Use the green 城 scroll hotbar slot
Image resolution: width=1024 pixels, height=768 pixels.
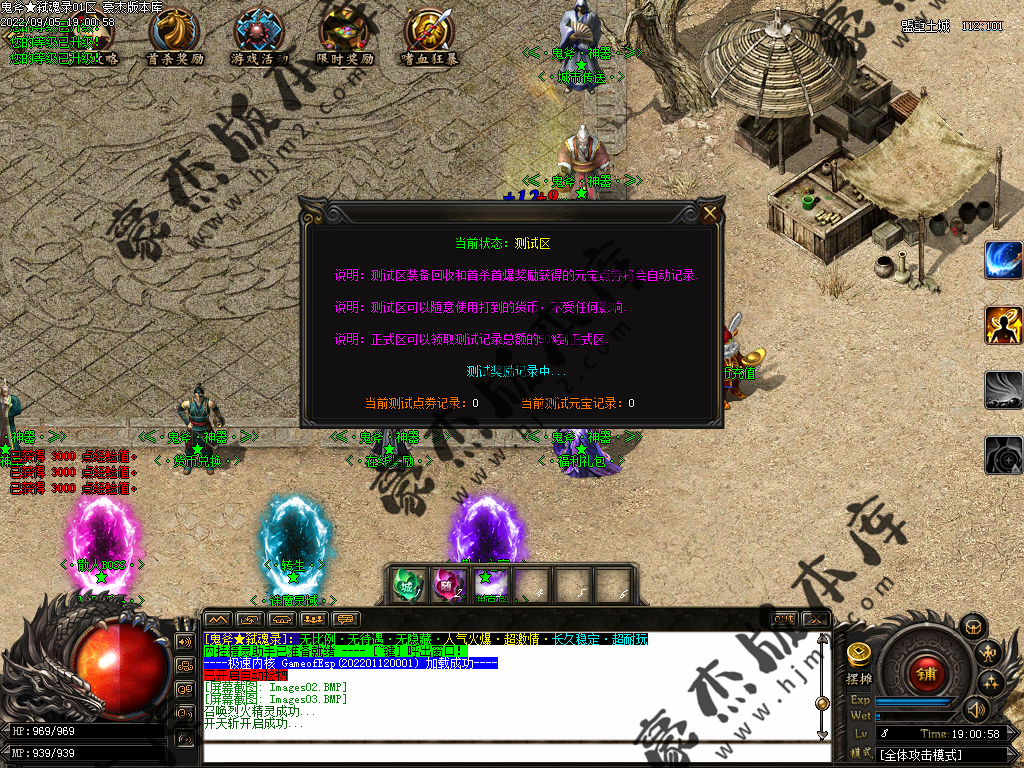point(405,585)
